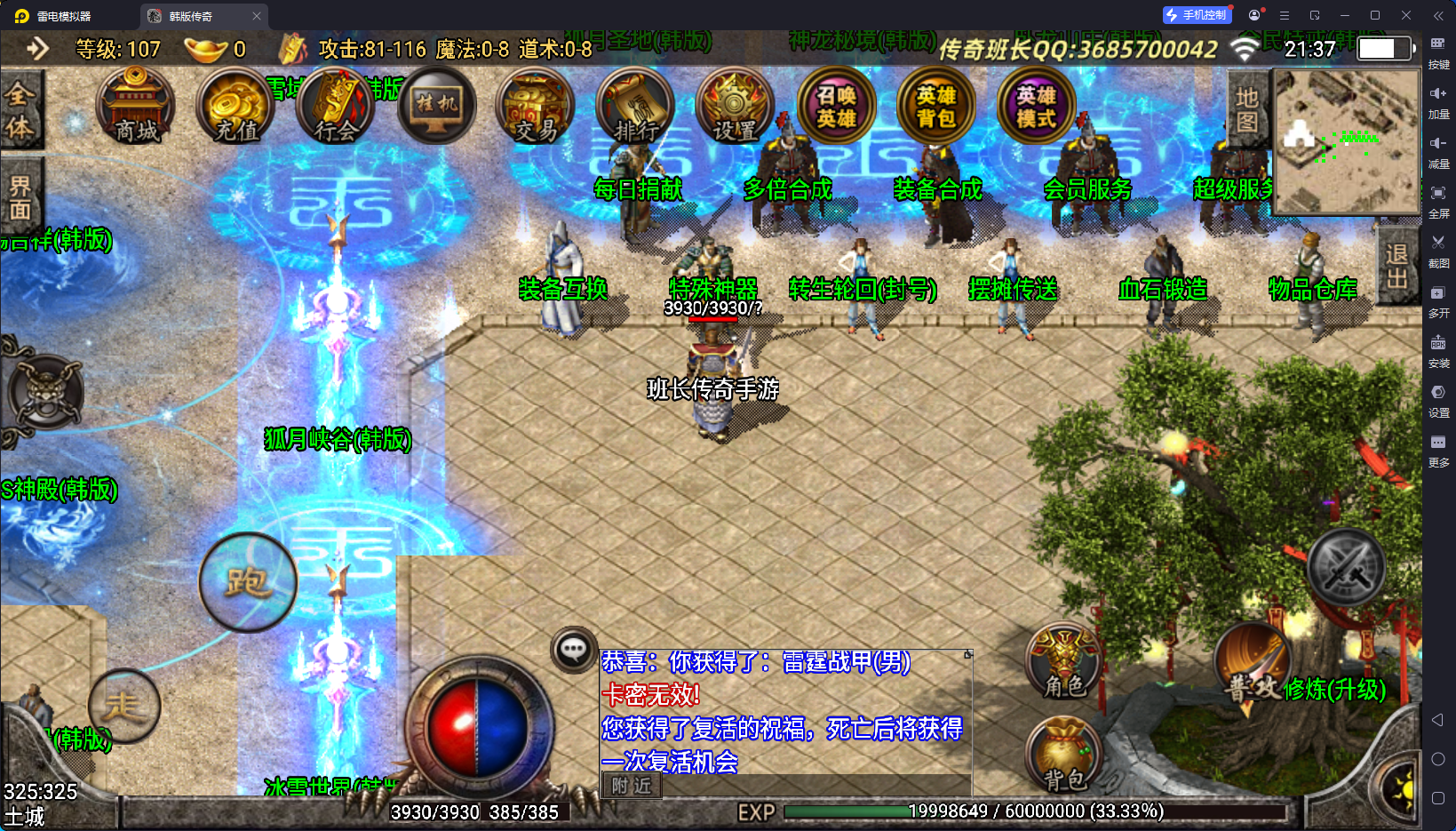Click the 召唤英雄 summon hero button
This screenshot has height=831, width=1456.
point(836,107)
